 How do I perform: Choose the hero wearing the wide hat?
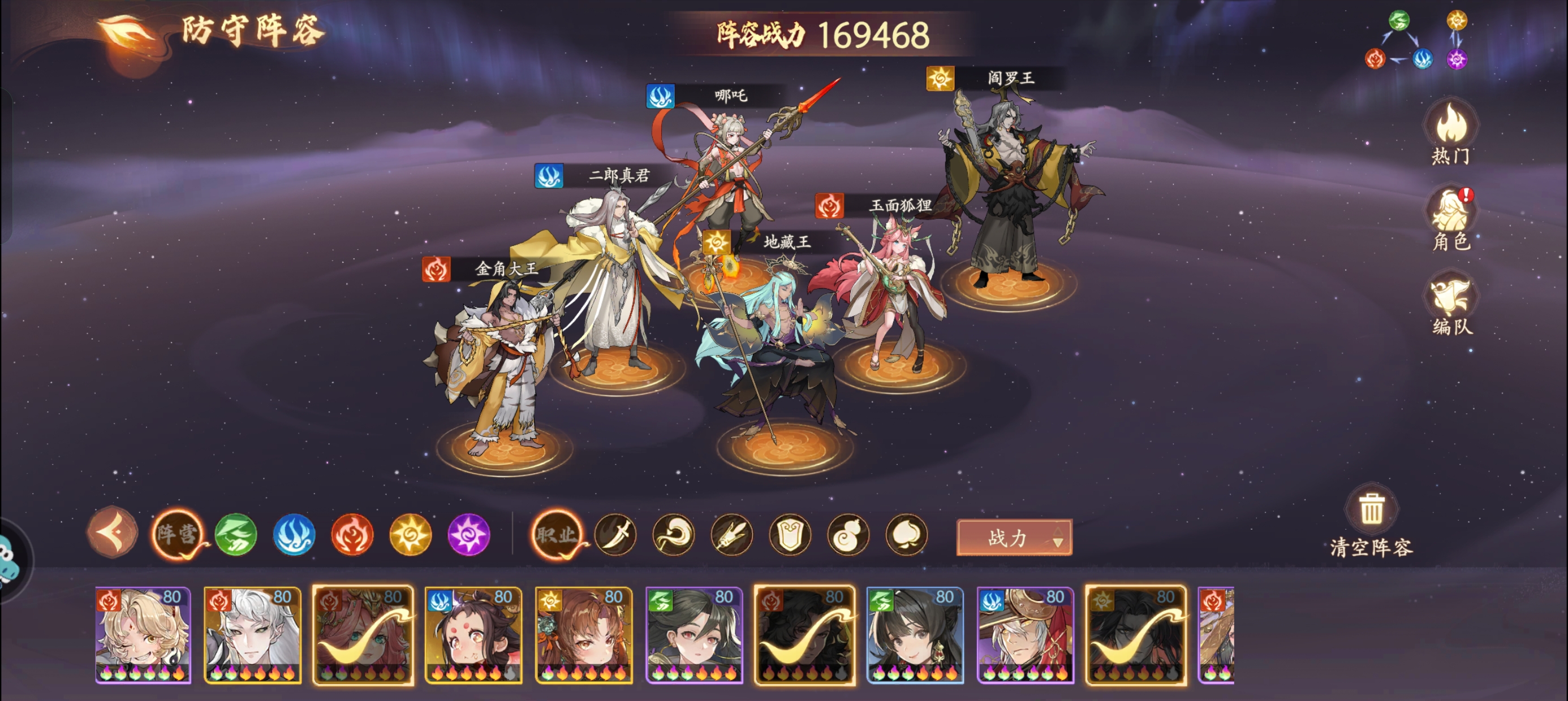coord(1025,634)
